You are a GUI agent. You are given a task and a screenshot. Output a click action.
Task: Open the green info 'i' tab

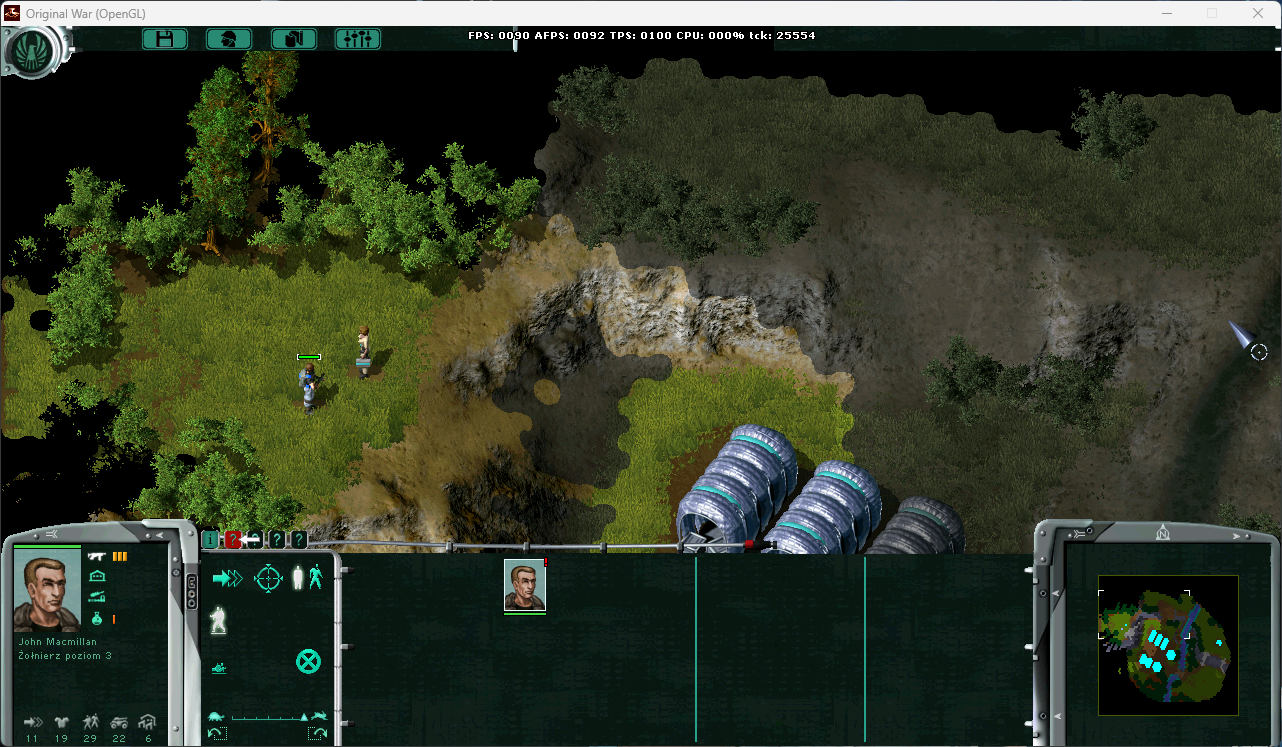coord(210,540)
